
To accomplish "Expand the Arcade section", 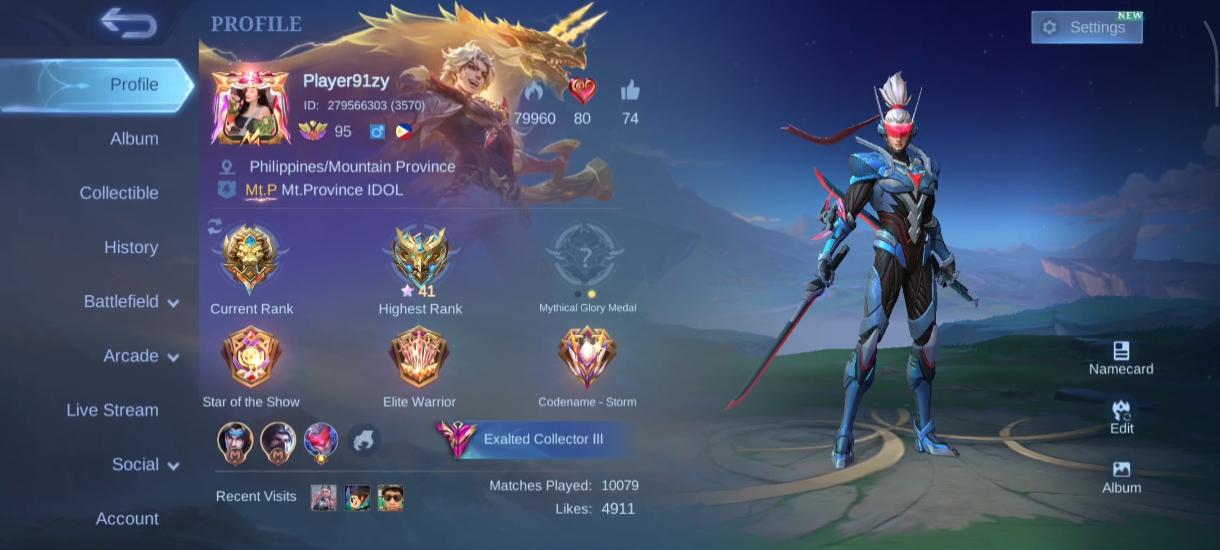I will pyautogui.click(x=141, y=356).
